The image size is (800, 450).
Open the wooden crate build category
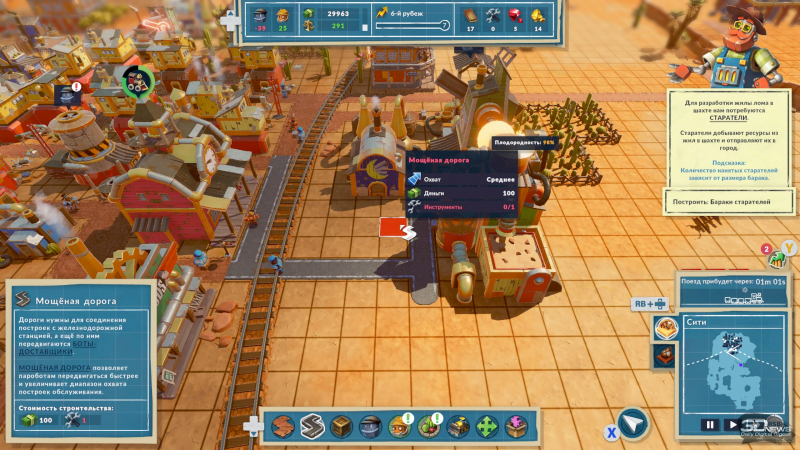pyautogui.click(x=341, y=426)
